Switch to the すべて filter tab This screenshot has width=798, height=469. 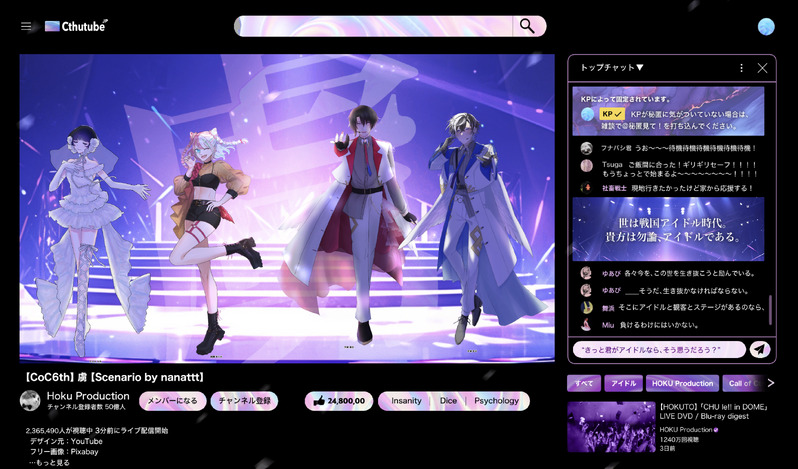pos(584,383)
